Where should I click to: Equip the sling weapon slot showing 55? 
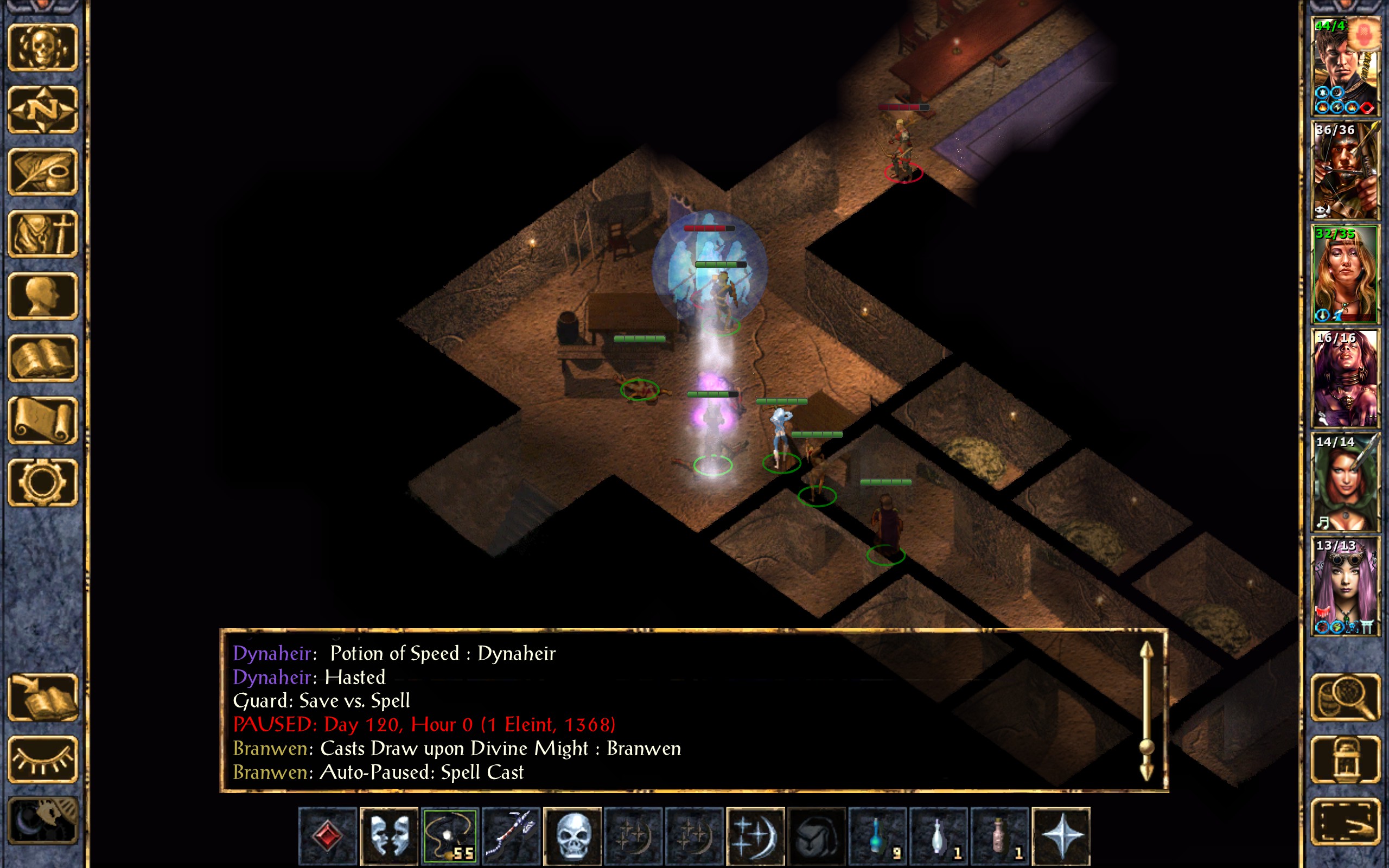[449, 836]
